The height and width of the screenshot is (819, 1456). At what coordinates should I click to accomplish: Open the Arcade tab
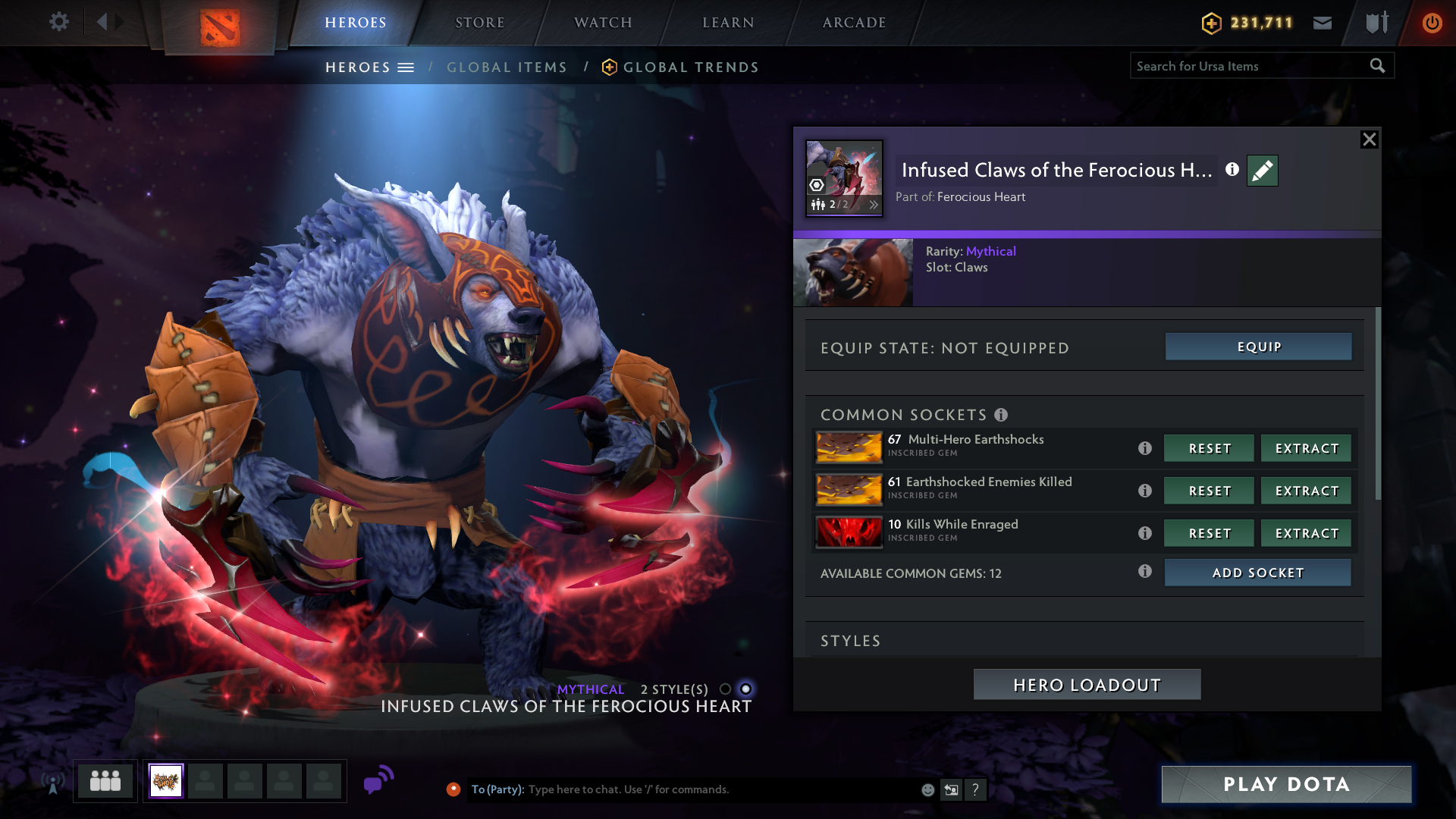coord(854,23)
